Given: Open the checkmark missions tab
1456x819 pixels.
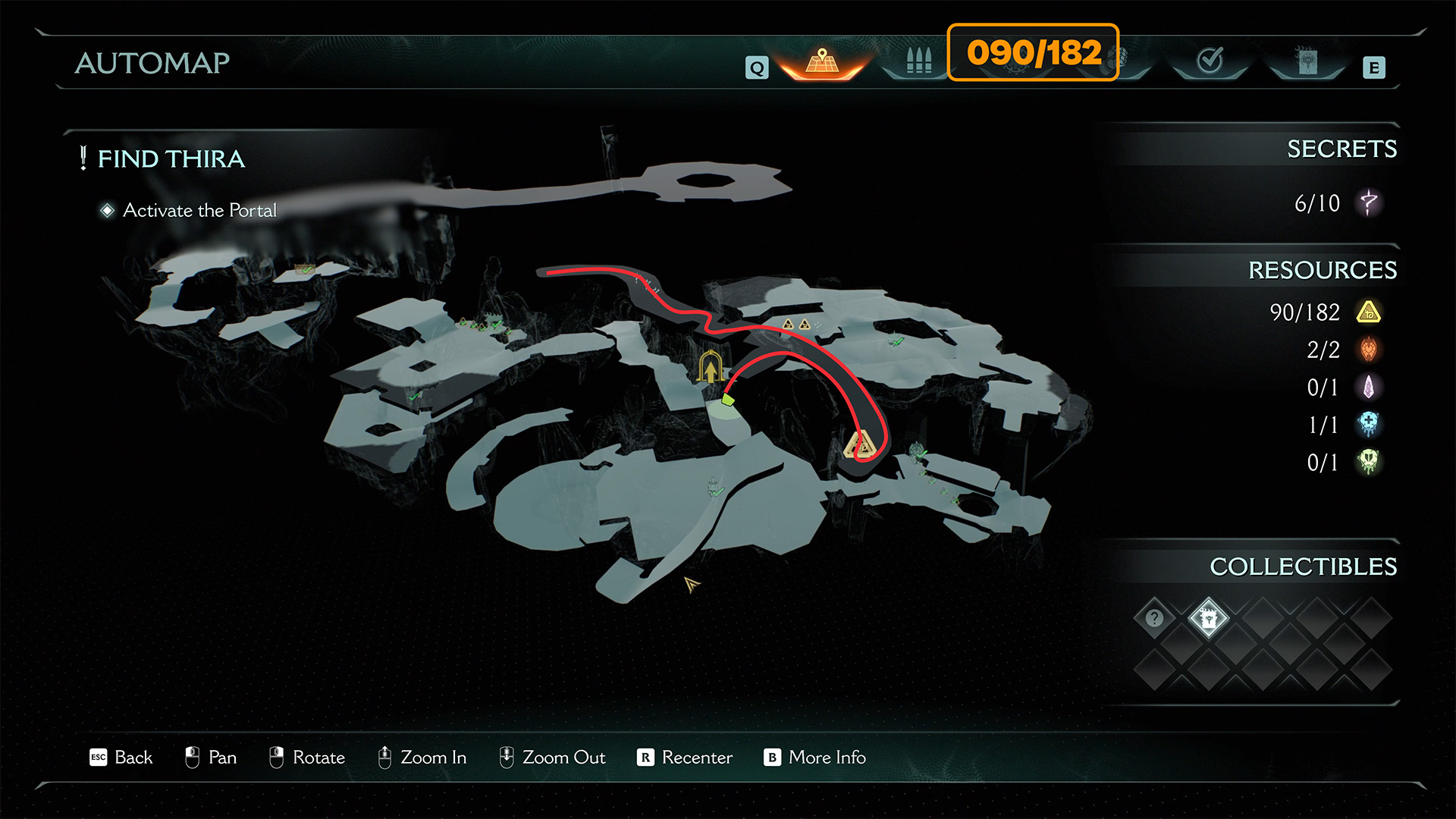Looking at the screenshot, I should pyautogui.click(x=1210, y=61).
